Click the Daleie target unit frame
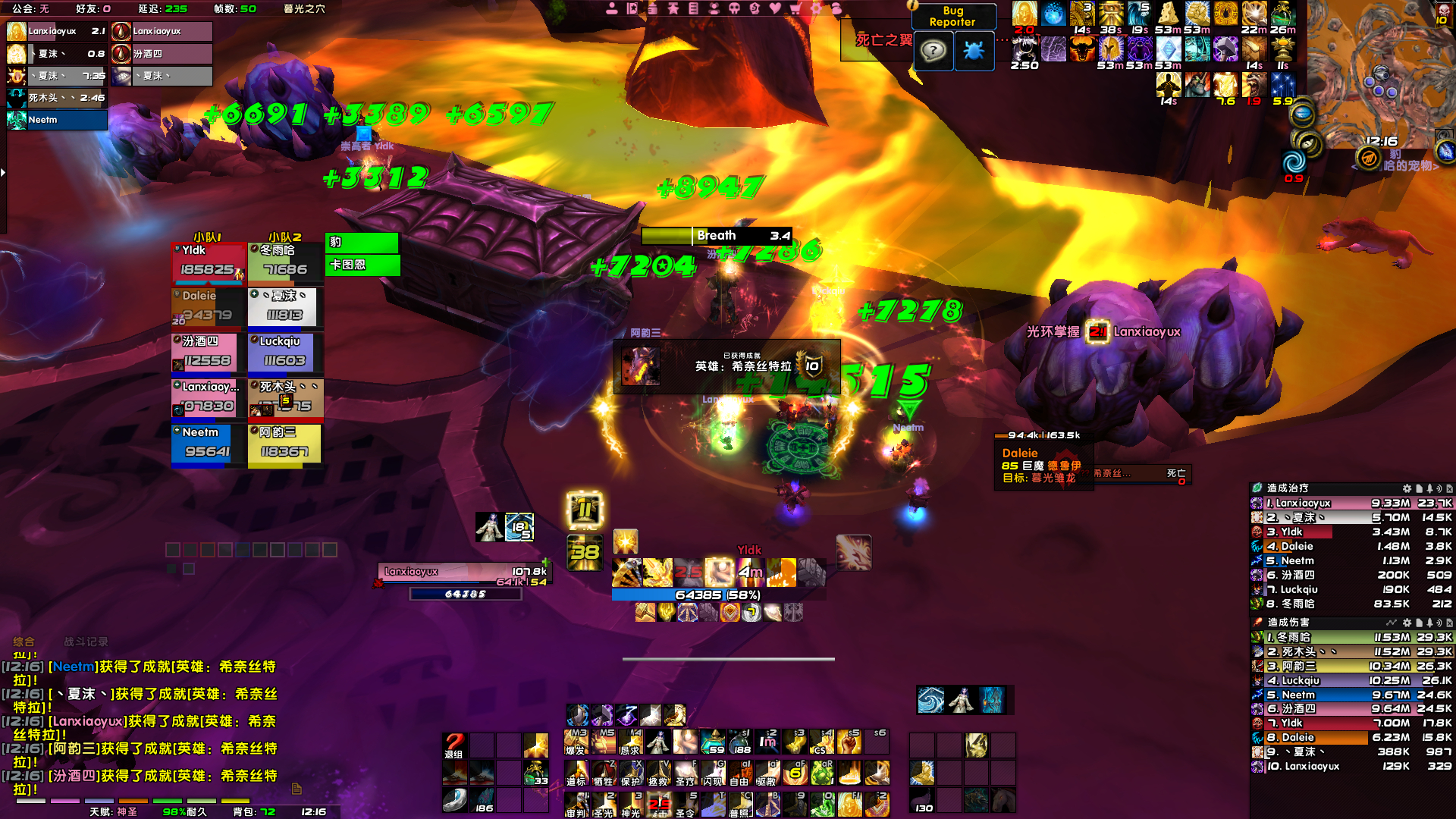1456x819 pixels. tap(1043, 463)
